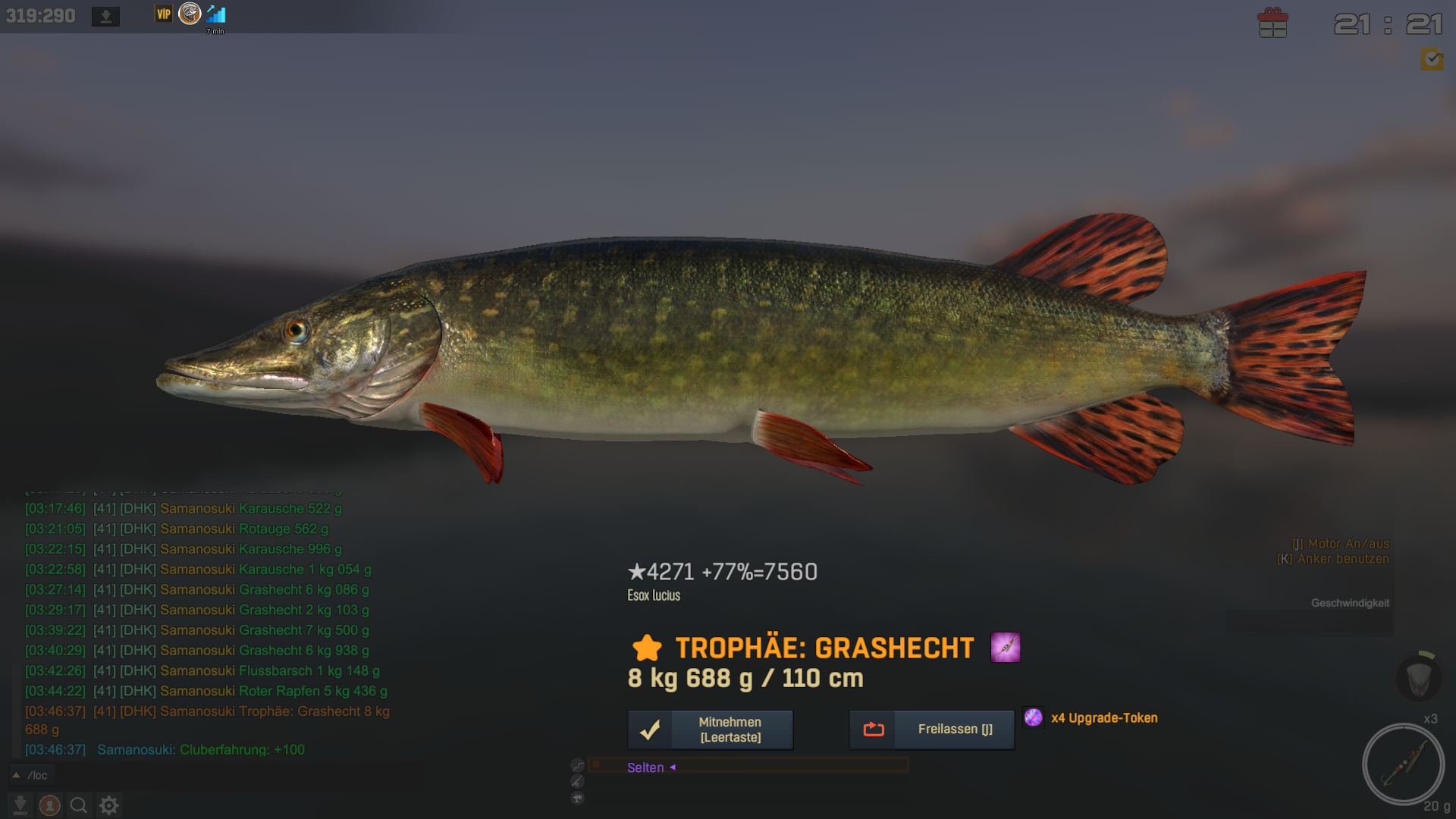Open the keepnet icon on the right
This screenshot has width=1456, height=819.
coord(1418,677)
